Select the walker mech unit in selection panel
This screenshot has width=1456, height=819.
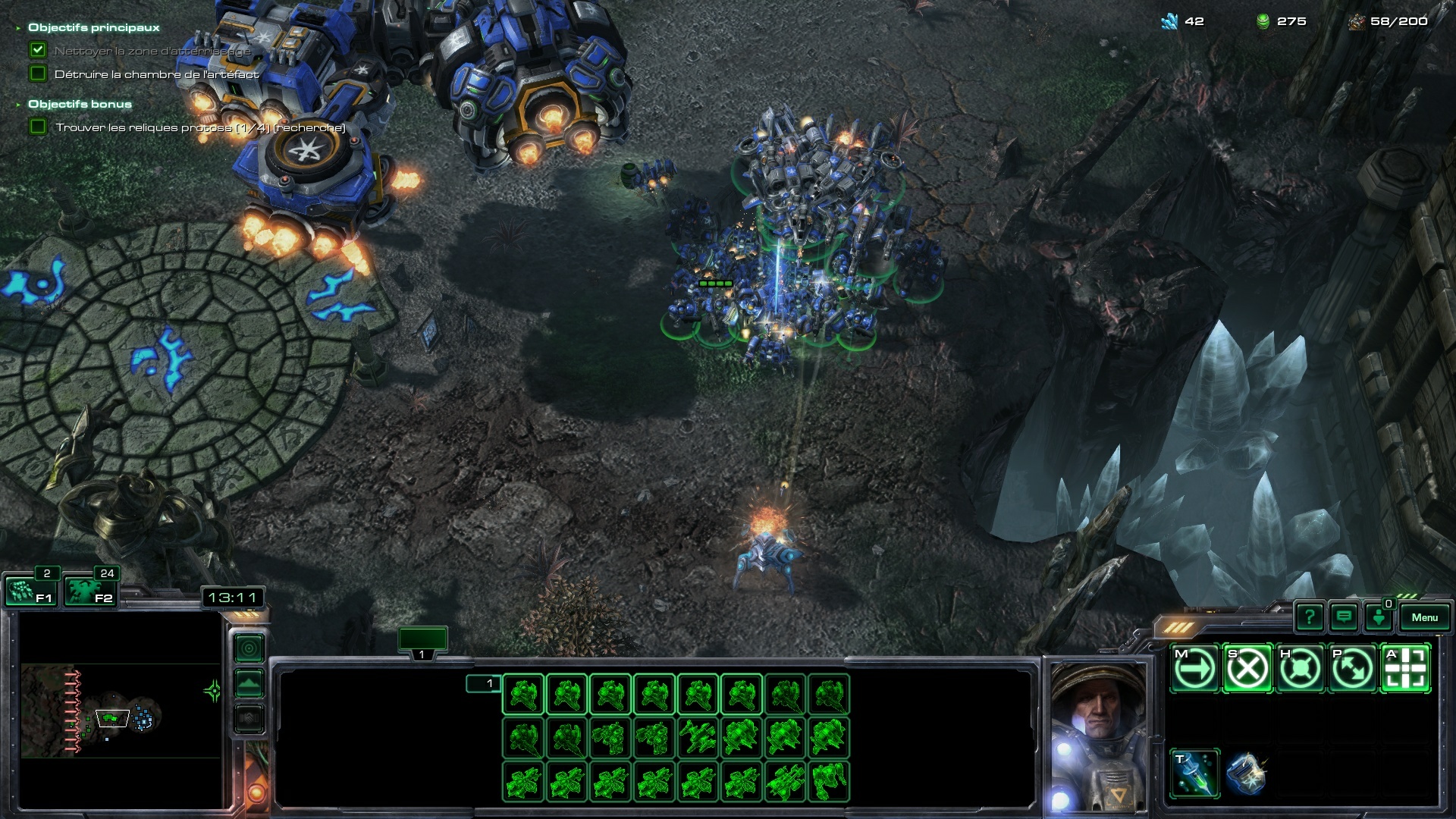point(829,781)
